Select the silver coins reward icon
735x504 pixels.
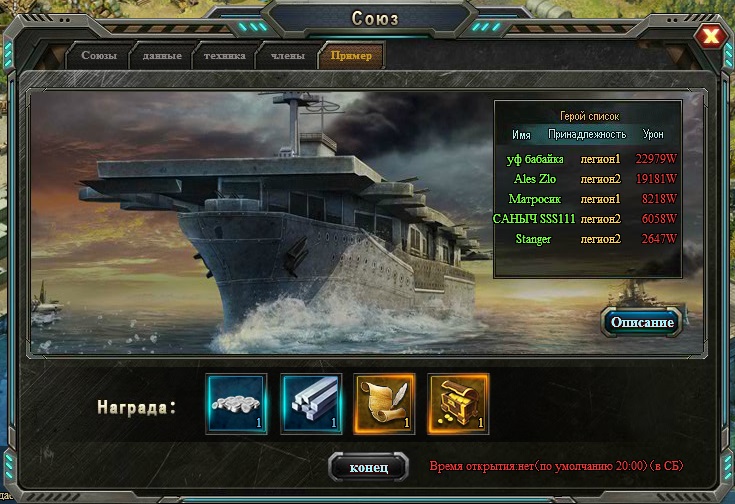(236, 404)
